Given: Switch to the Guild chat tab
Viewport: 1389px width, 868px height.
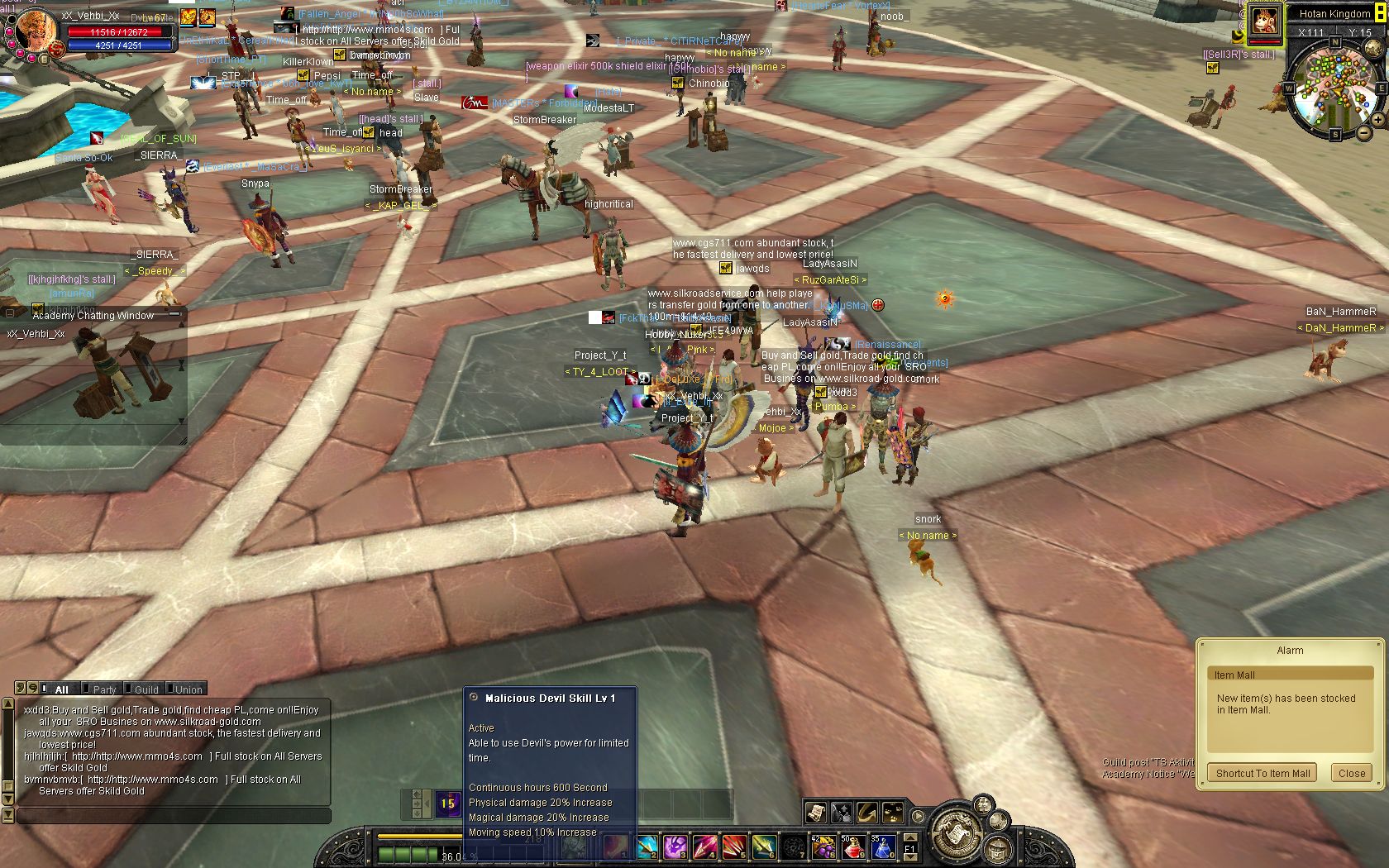Looking at the screenshot, I should click(146, 689).
